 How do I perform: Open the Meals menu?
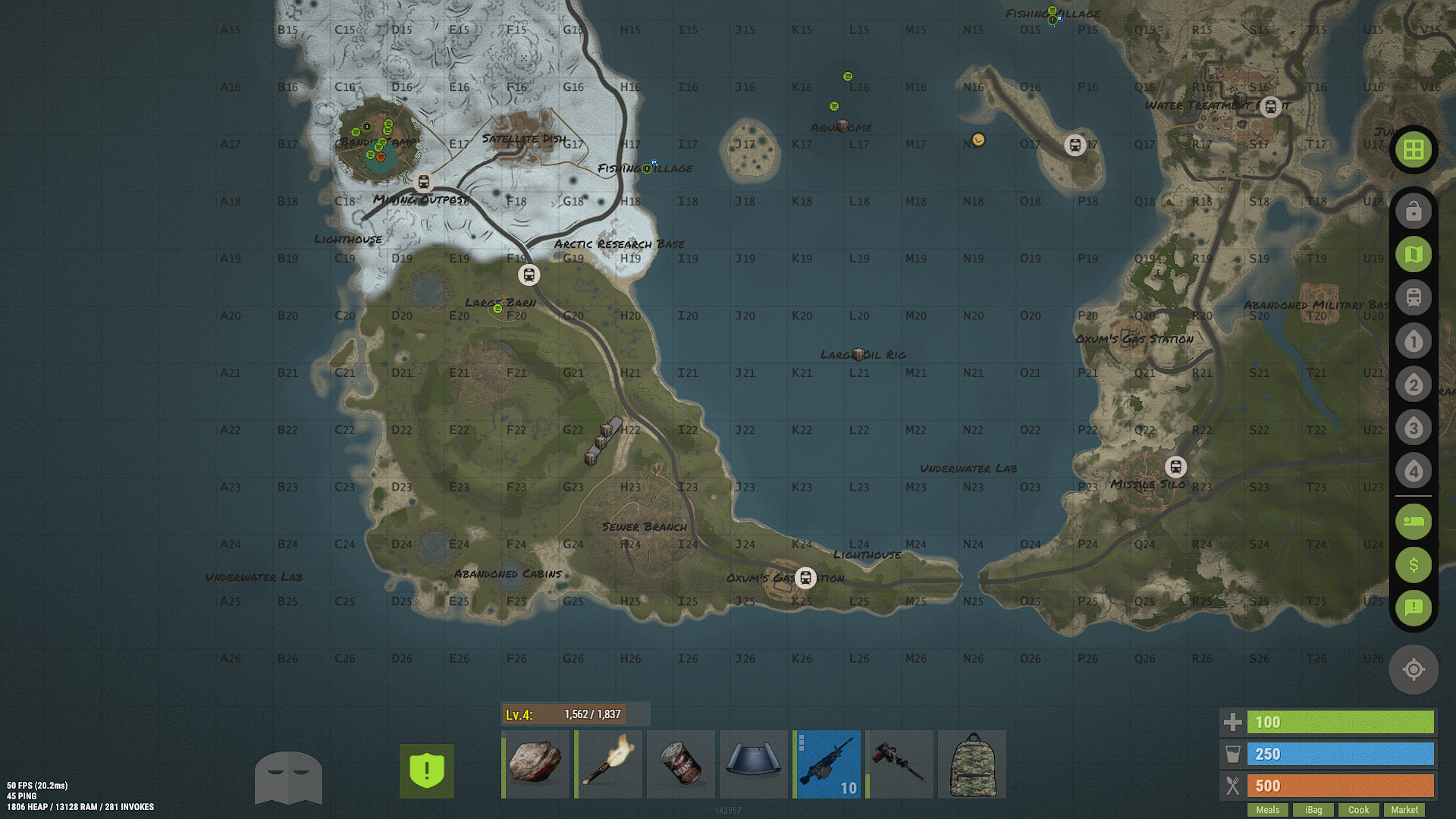point(1267,809)
